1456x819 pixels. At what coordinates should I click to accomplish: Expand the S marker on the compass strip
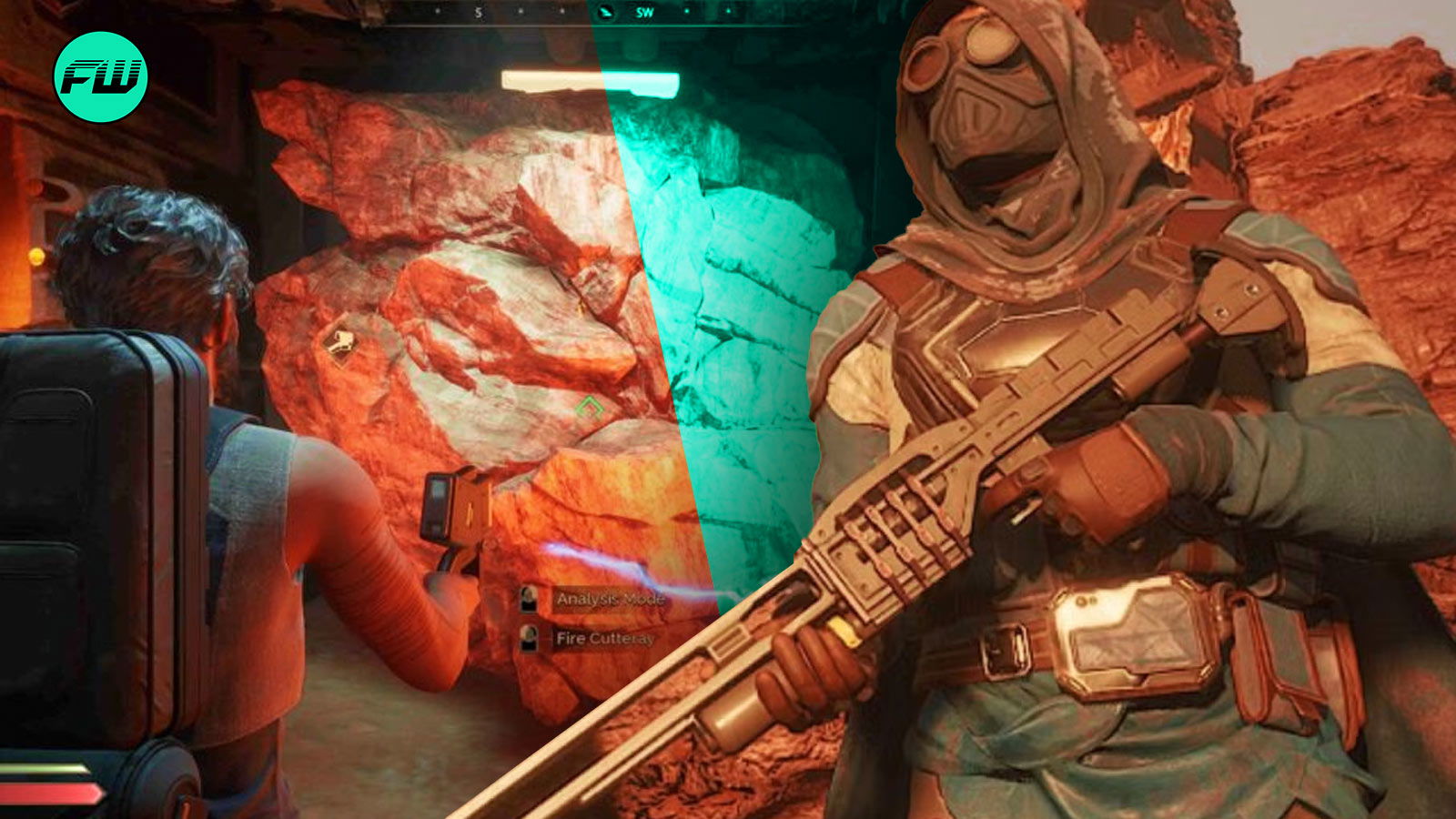pos(478,12)
